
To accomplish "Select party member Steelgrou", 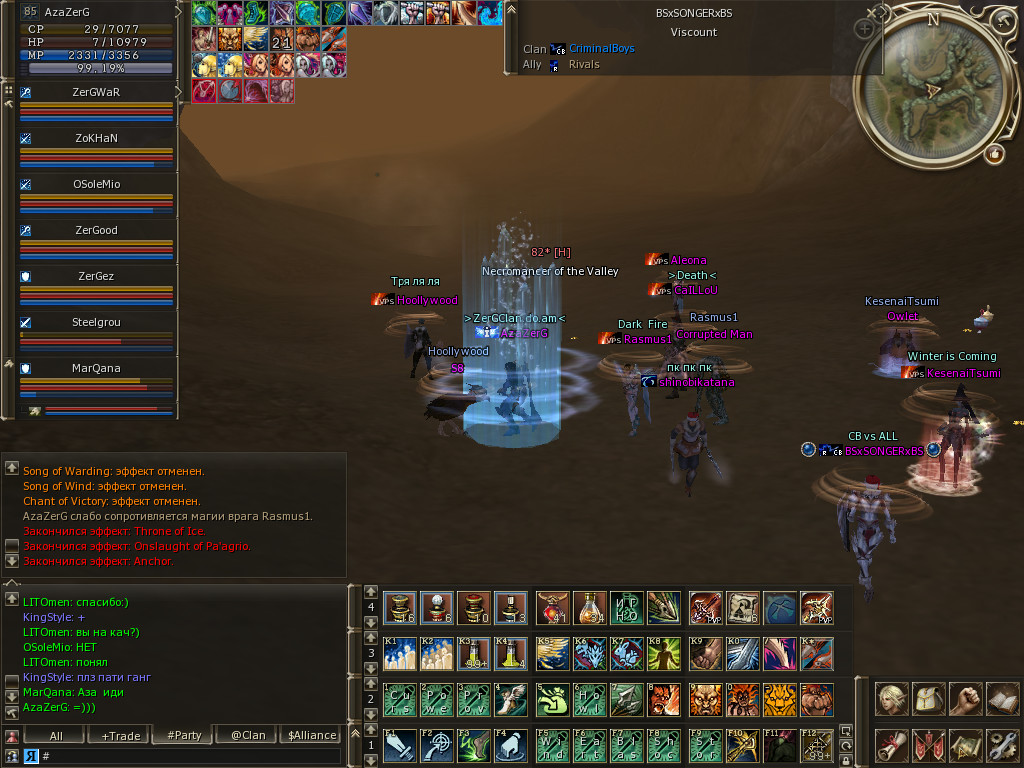I will pyautogui.click(x=96, y=322).
